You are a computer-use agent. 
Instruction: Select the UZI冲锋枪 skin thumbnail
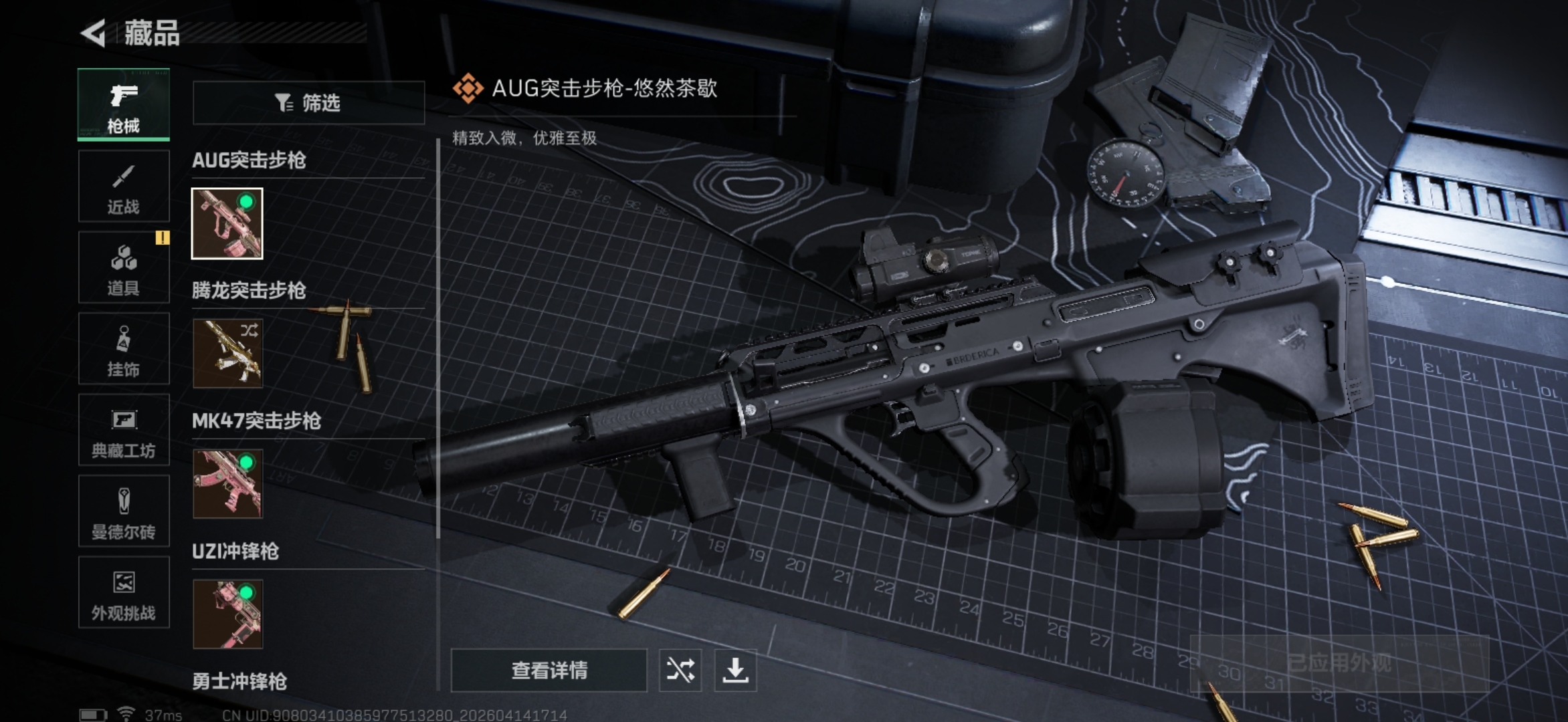point(227,614)
